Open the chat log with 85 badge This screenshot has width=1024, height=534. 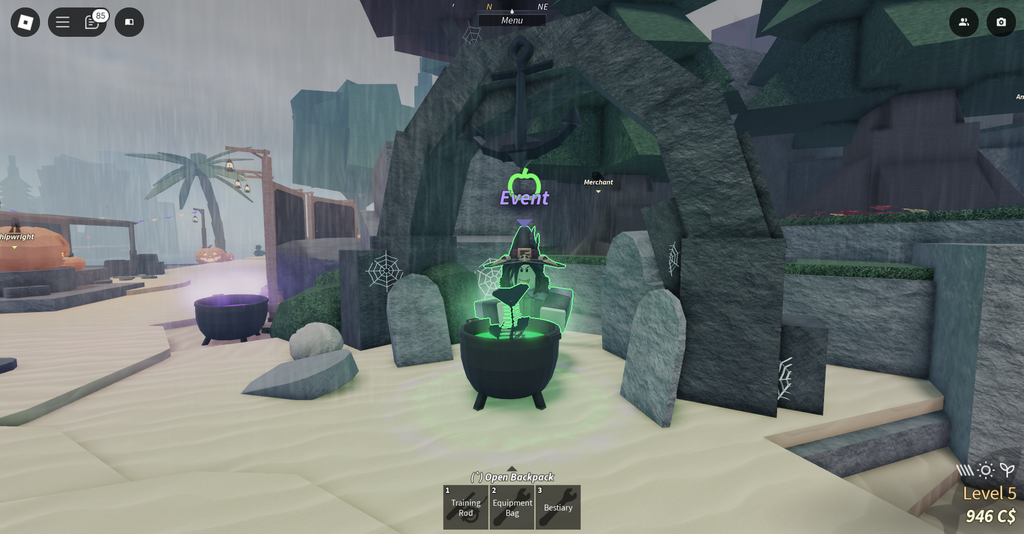click(92, 22)
